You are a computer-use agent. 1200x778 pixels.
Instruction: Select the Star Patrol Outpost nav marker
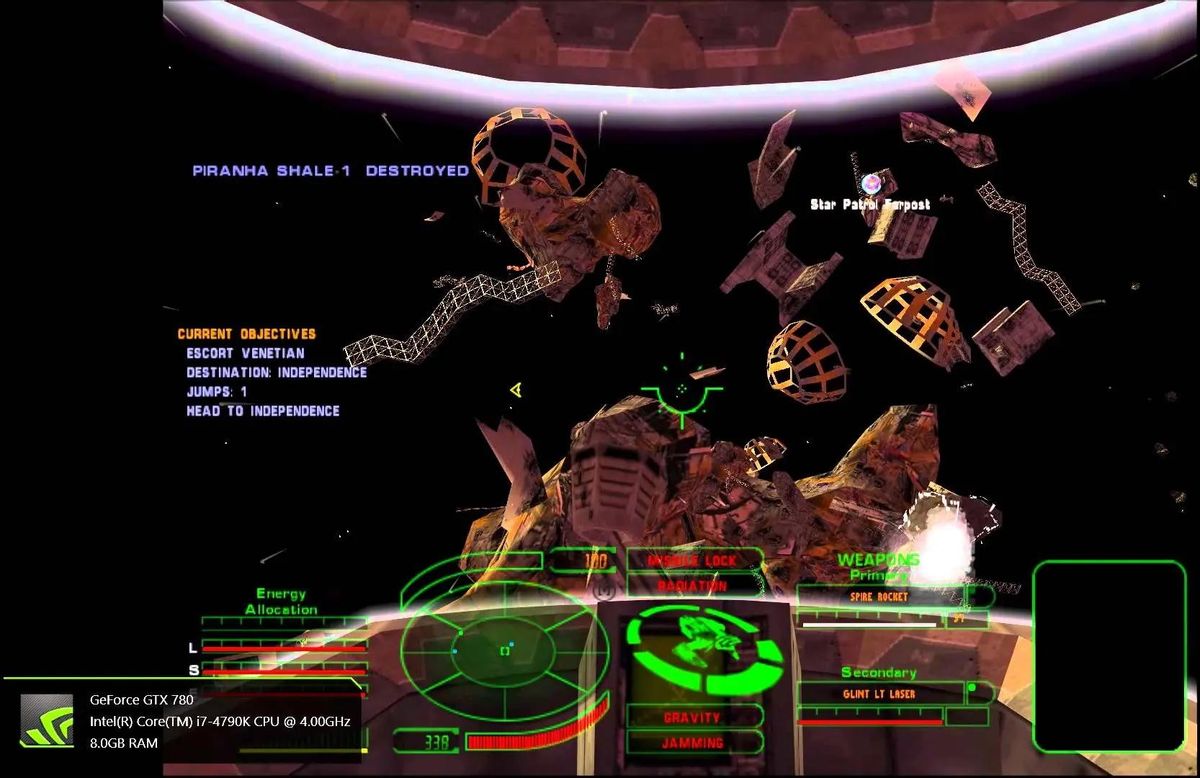coord(872,183)
